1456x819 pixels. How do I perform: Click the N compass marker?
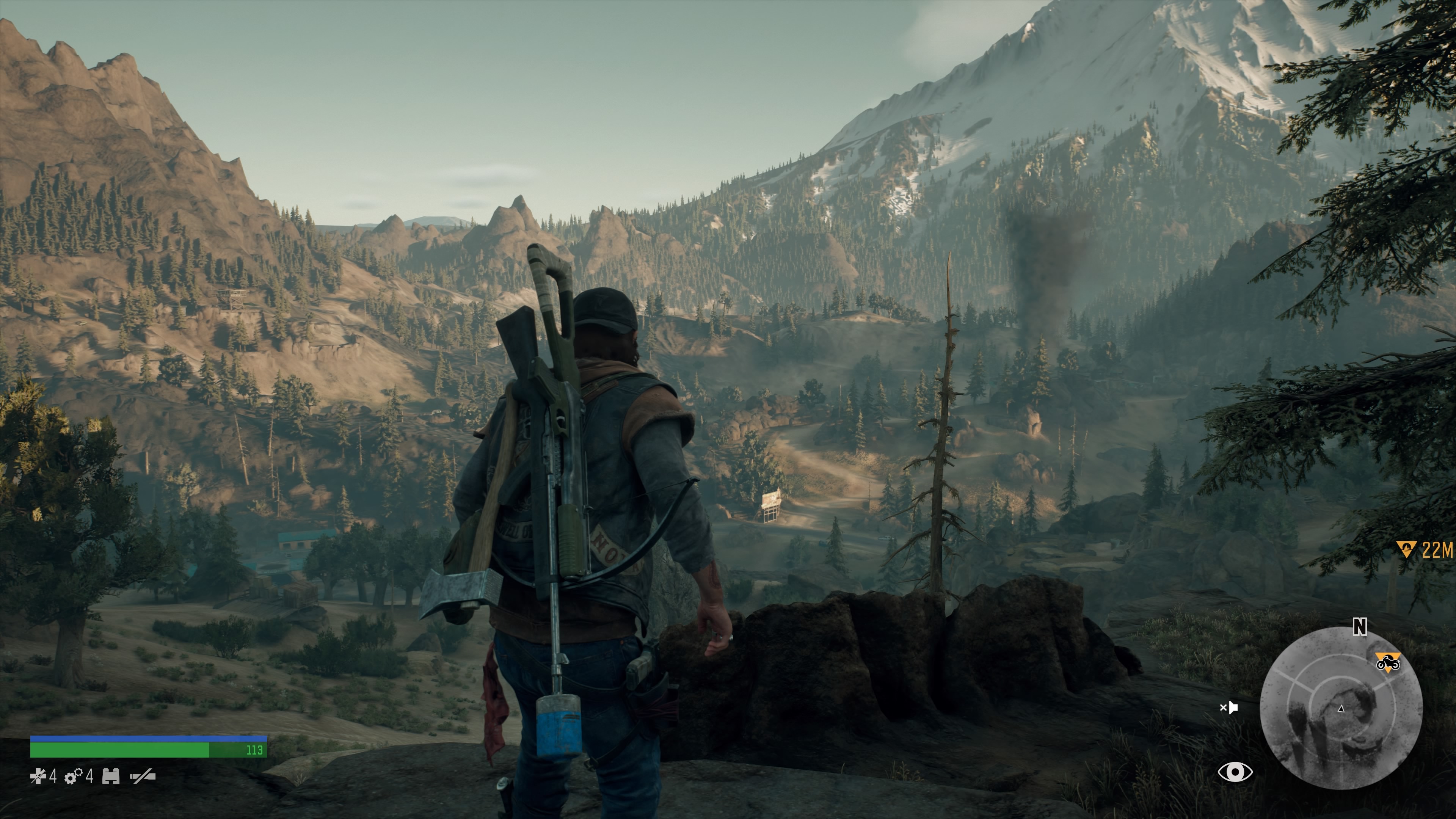click(1359, 626)
